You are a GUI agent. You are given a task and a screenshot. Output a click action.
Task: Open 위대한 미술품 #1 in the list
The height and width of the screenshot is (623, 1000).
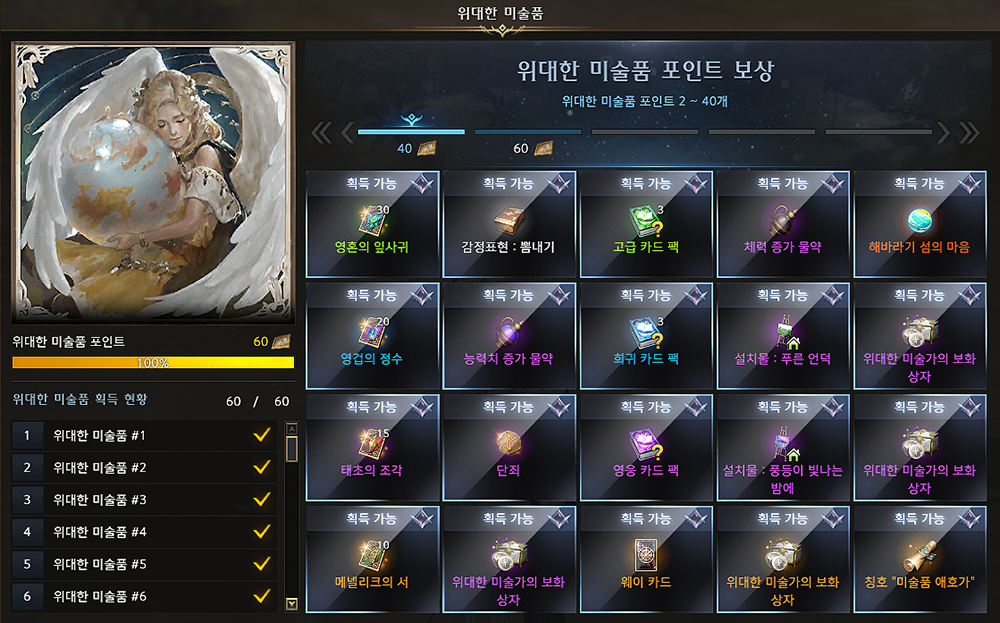(x=145, y=436)
